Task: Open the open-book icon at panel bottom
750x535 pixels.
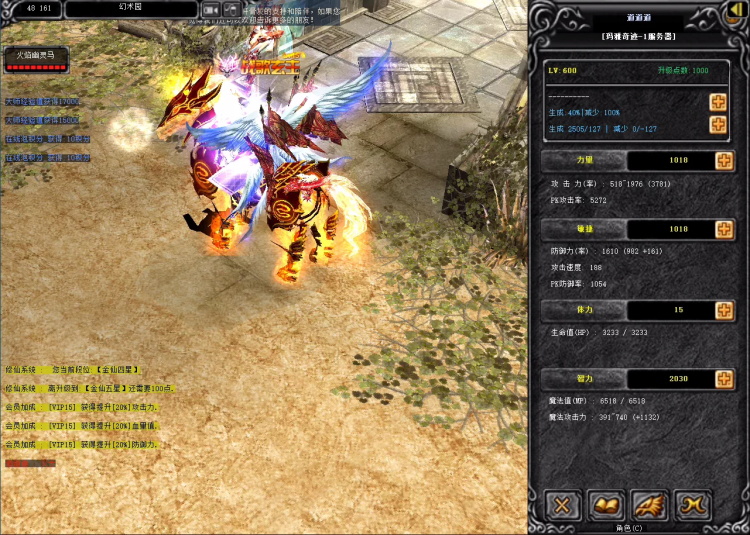Action: click(x=606, y=505)
